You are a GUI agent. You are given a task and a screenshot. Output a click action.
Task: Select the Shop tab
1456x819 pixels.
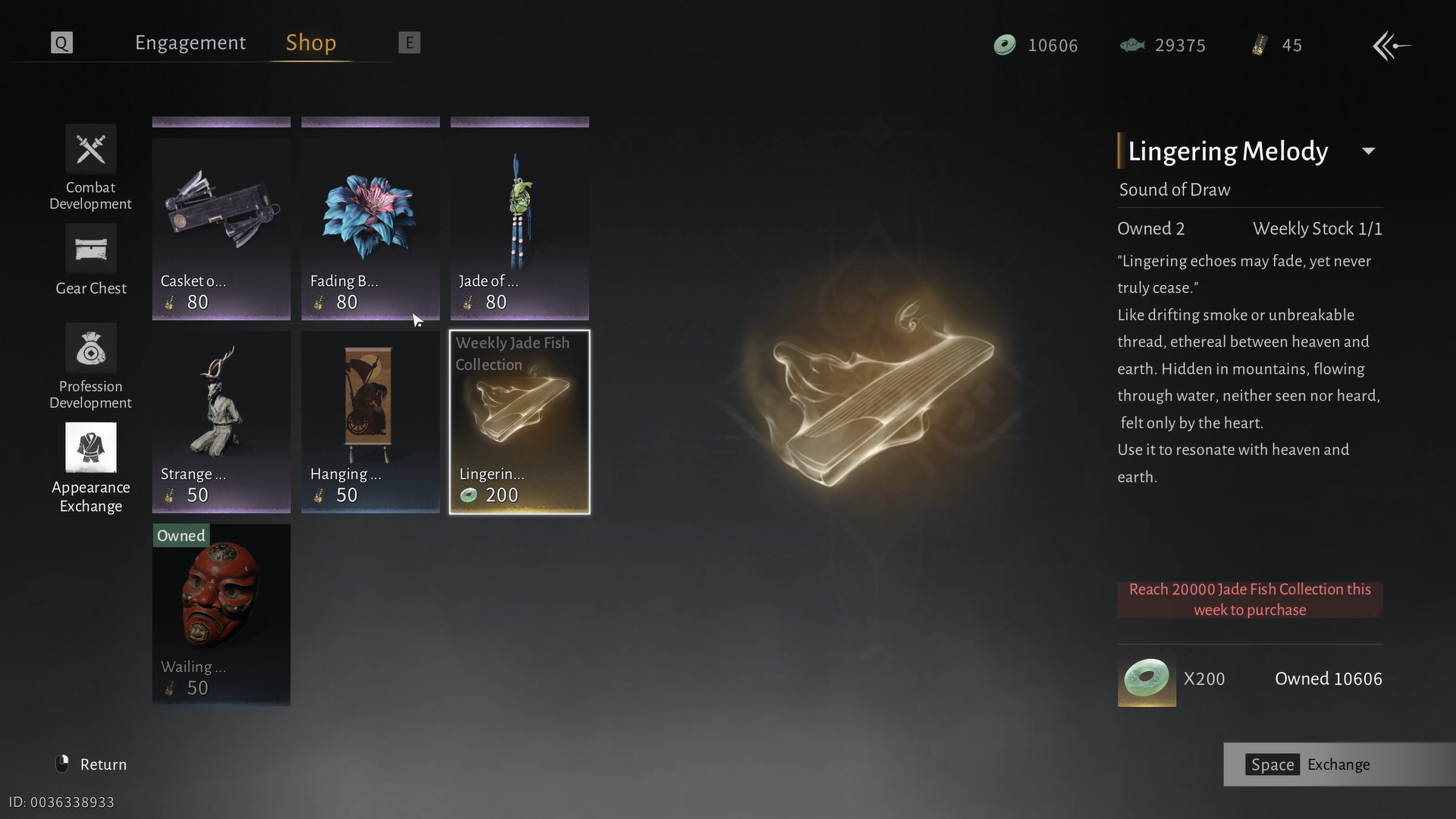point(310,43)
